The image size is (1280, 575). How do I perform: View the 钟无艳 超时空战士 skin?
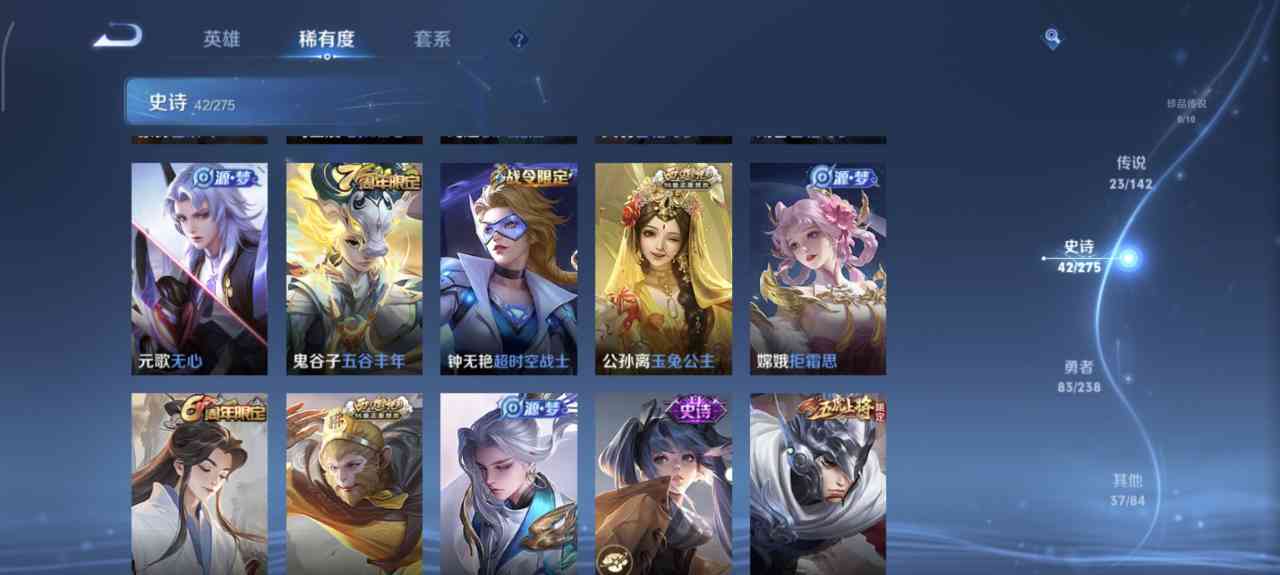508,268
